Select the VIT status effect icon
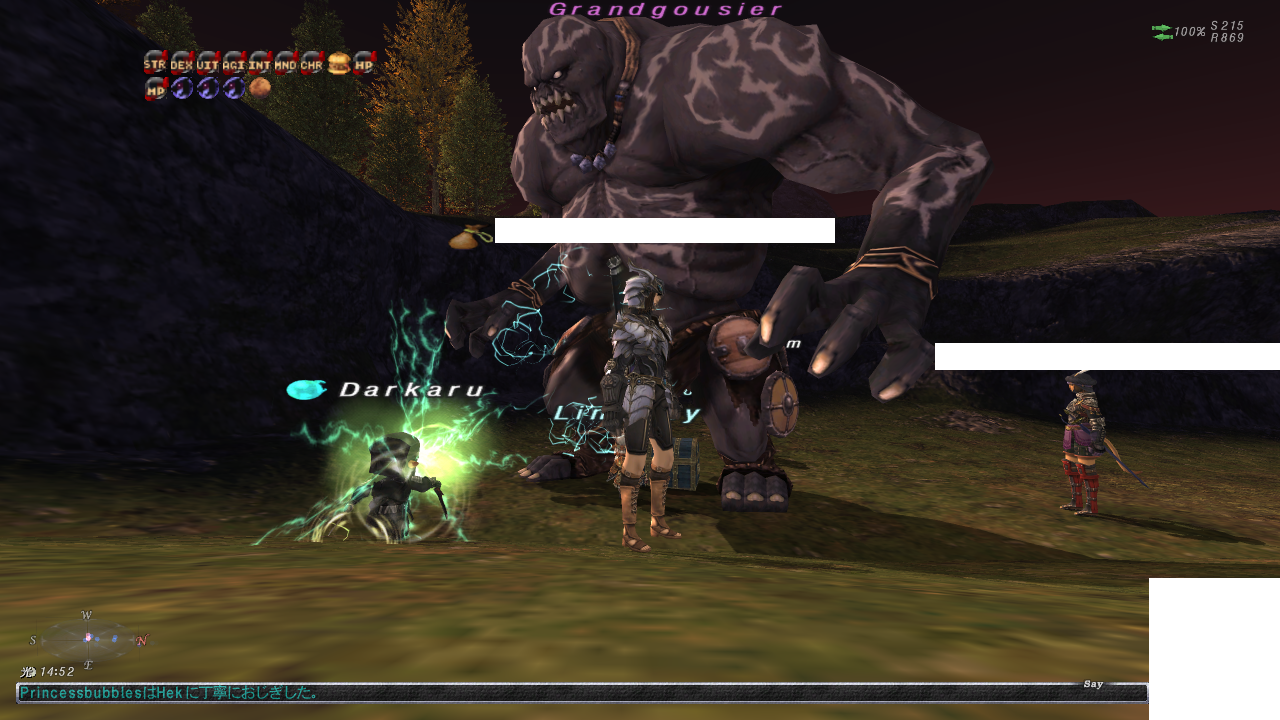The height and width of the screenshot is (720, 1280). (x=207, y=63)
